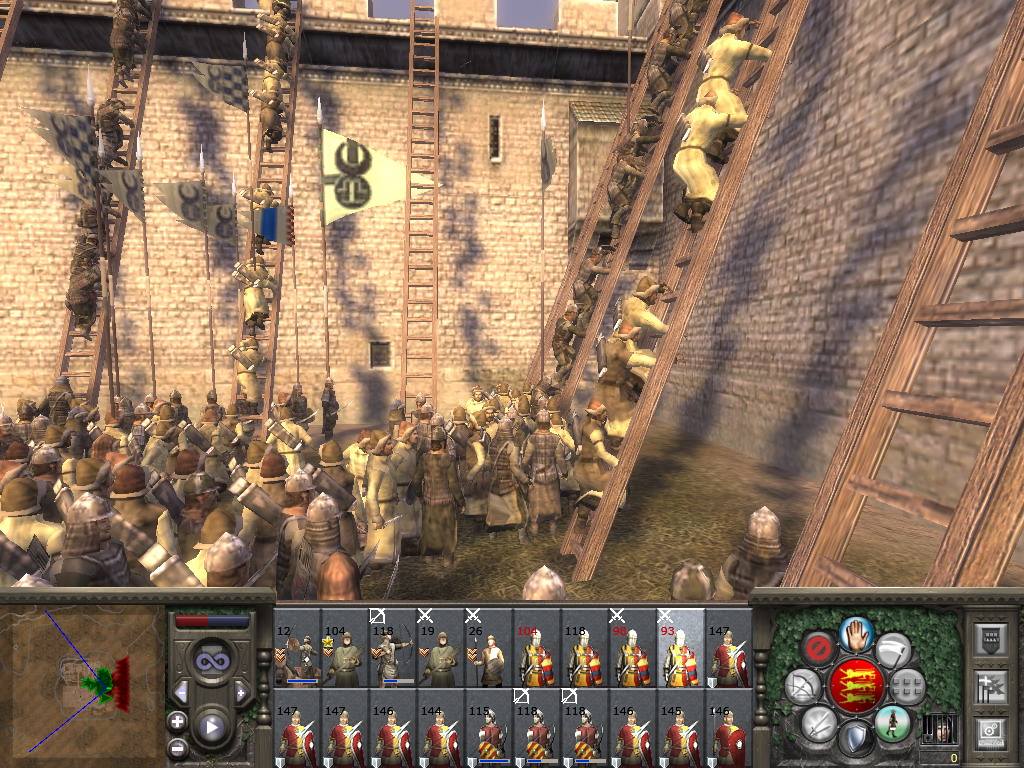Screen dimensions: 1024x768
Task: Toggle the bow fire-at-will button
Action: point(803,686)
